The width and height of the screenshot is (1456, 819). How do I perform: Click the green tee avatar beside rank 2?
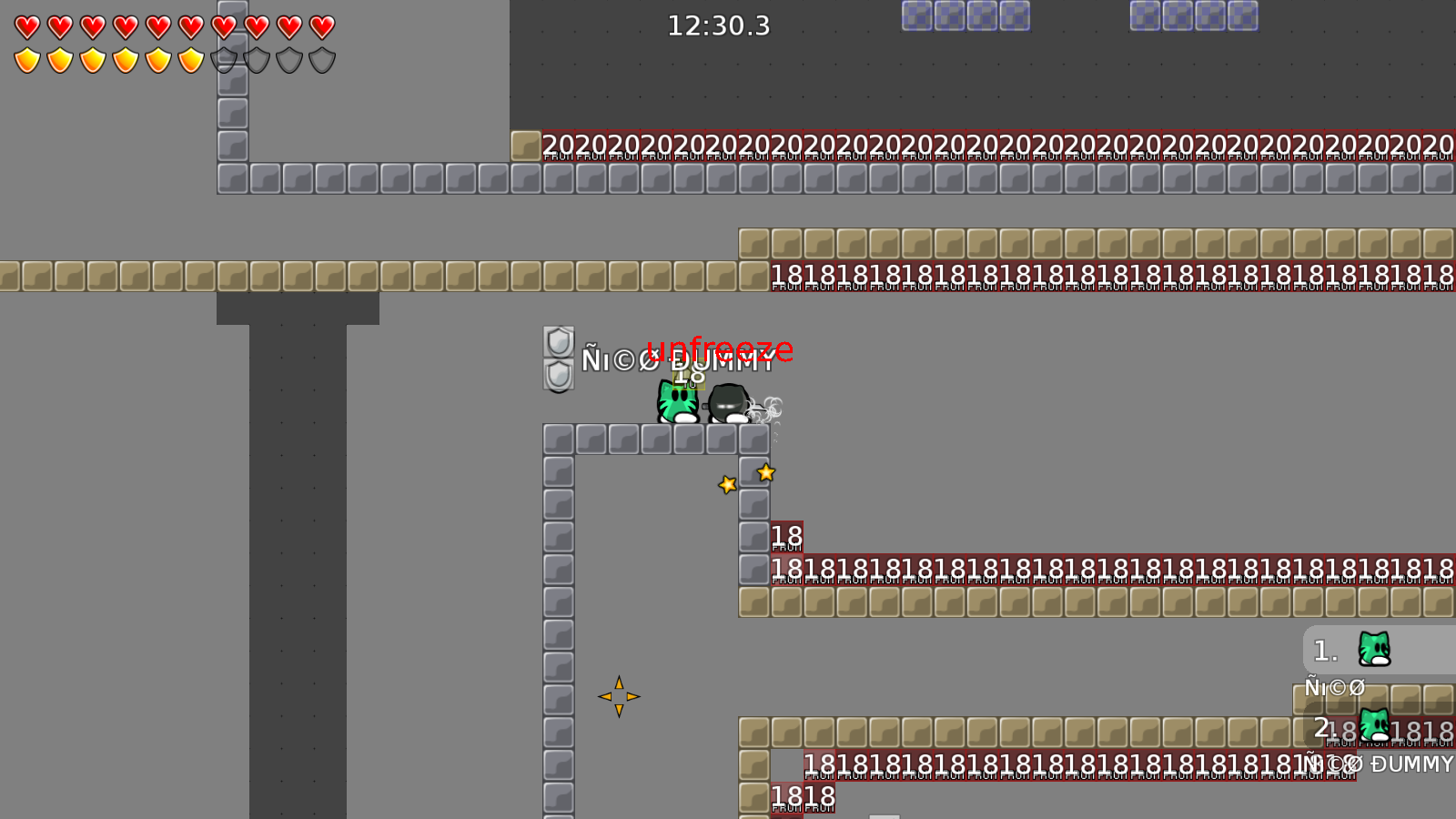[x=1374, y=727]
